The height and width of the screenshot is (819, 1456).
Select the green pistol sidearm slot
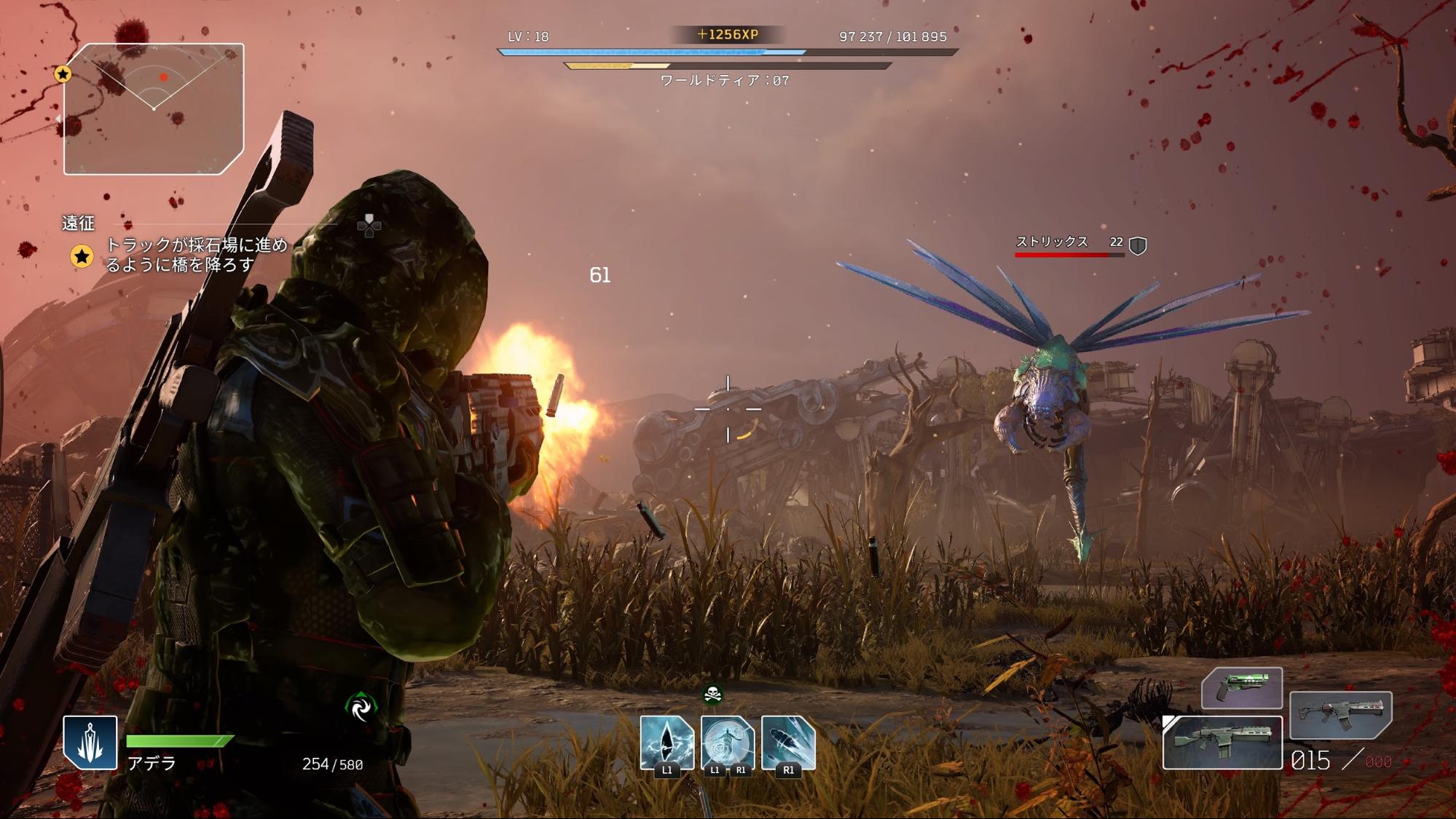[x=1242, y=687]
